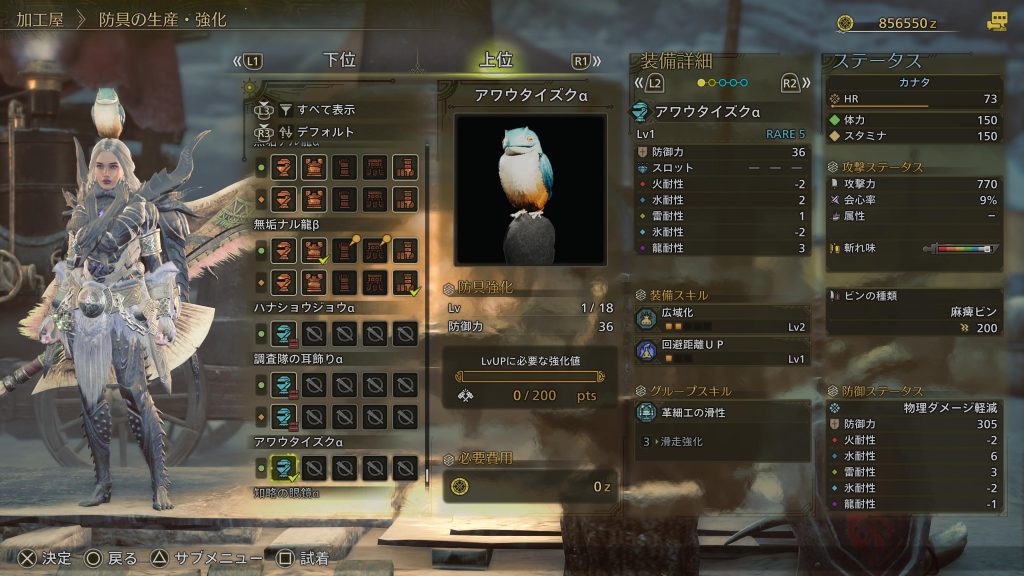Click the LvUPに必要な強化値 upgrade points bar
The width and height of the screenshot is (1024, 576).
(x=529, y=377)
